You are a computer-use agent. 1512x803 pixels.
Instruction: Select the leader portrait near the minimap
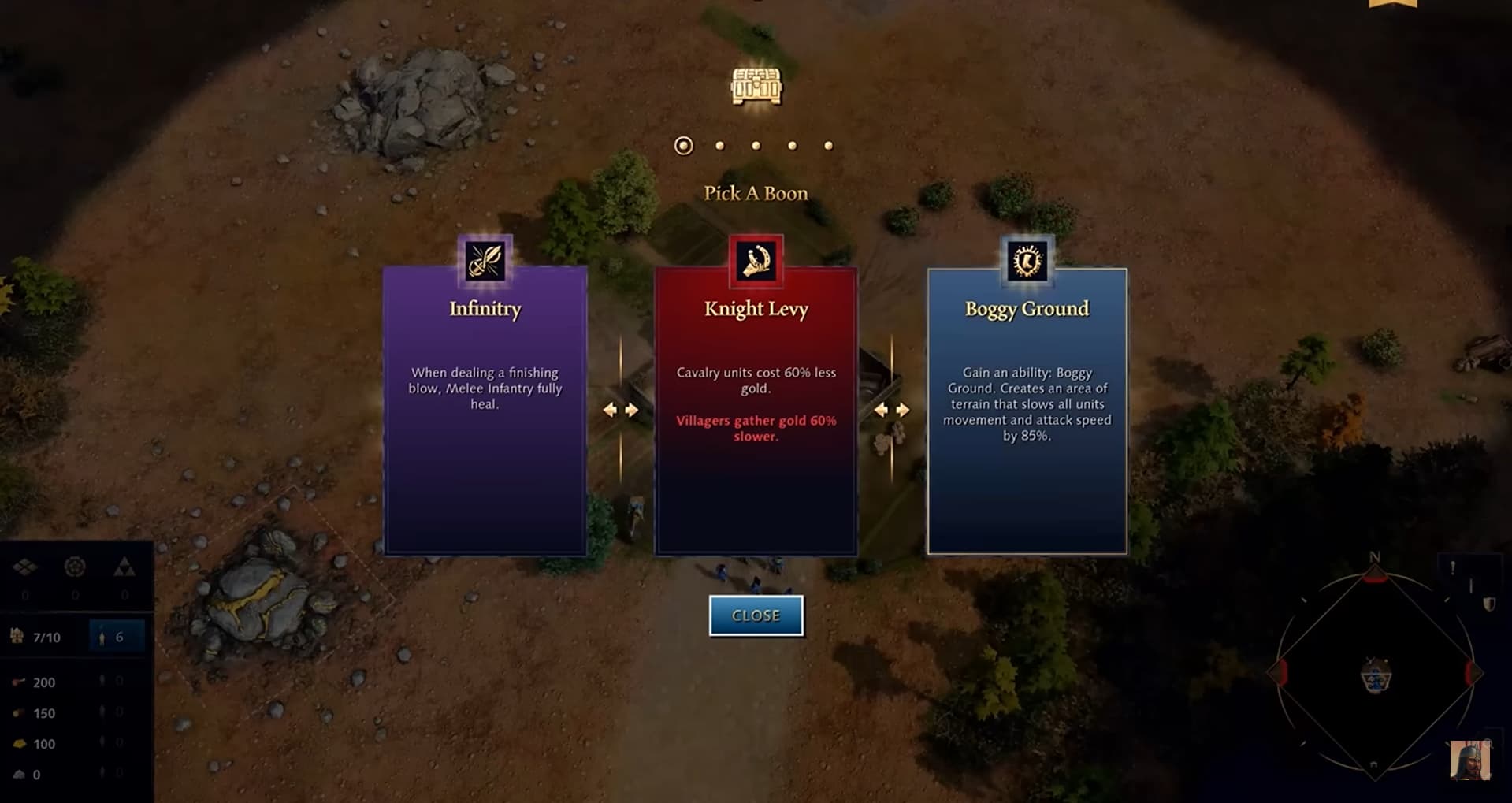coord(1469,760)
